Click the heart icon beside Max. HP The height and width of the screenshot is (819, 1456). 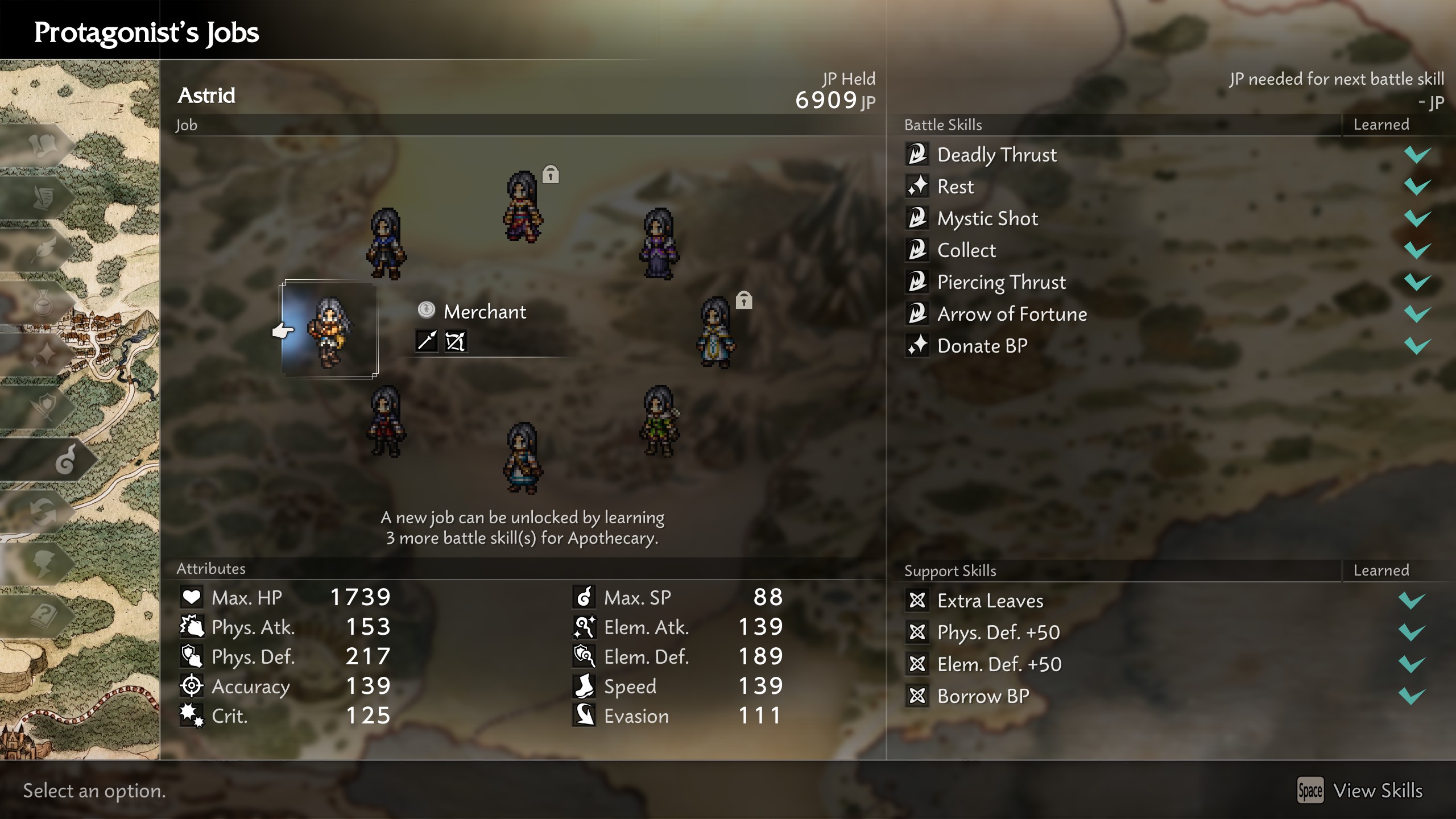tap(192, 597)
